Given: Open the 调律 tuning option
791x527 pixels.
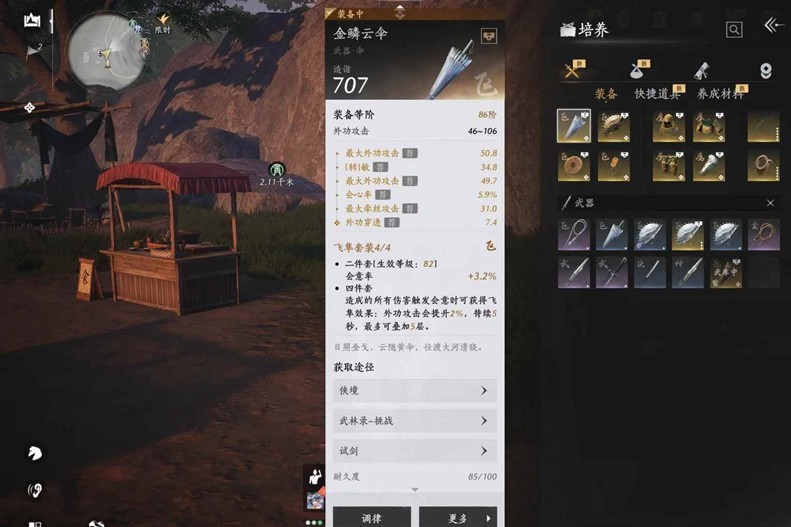Looking at the screenshot, I should [371, 517].
